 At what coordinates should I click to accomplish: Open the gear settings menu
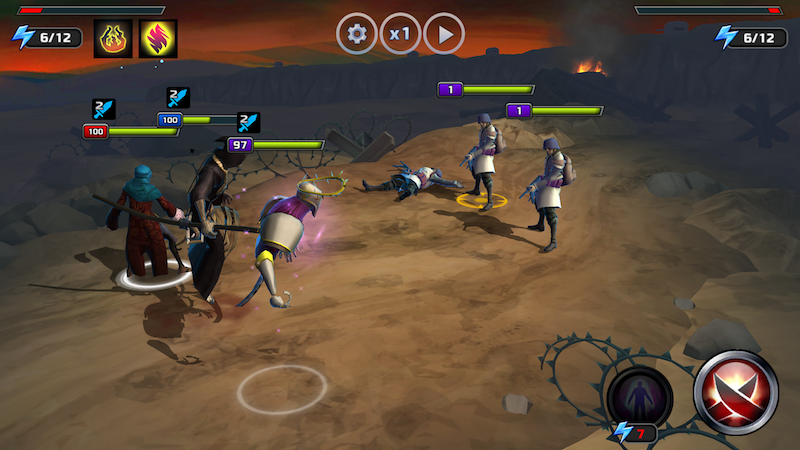coord(356,34)
